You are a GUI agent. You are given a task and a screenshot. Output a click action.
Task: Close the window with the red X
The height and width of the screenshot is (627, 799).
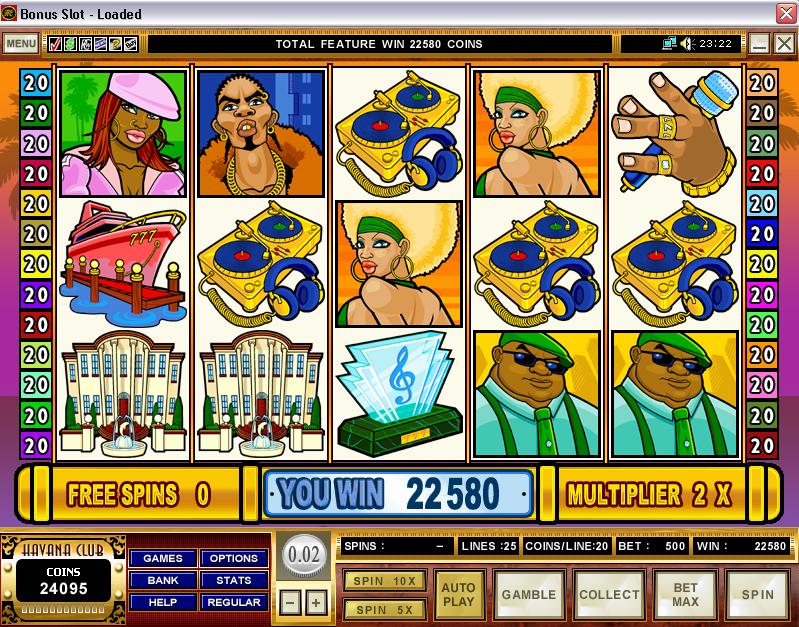(785, 14)
